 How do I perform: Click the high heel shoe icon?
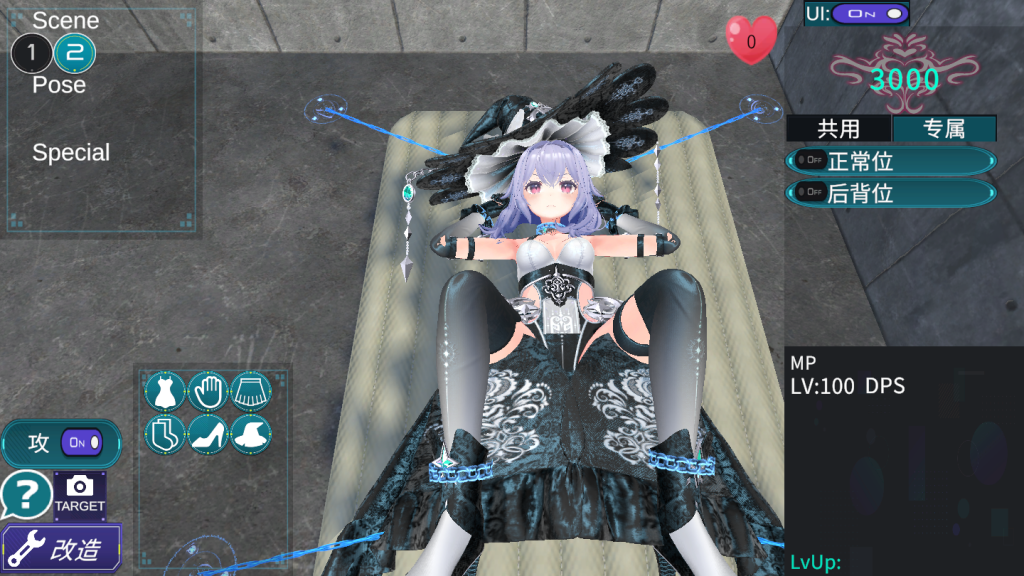pos(208,434)
